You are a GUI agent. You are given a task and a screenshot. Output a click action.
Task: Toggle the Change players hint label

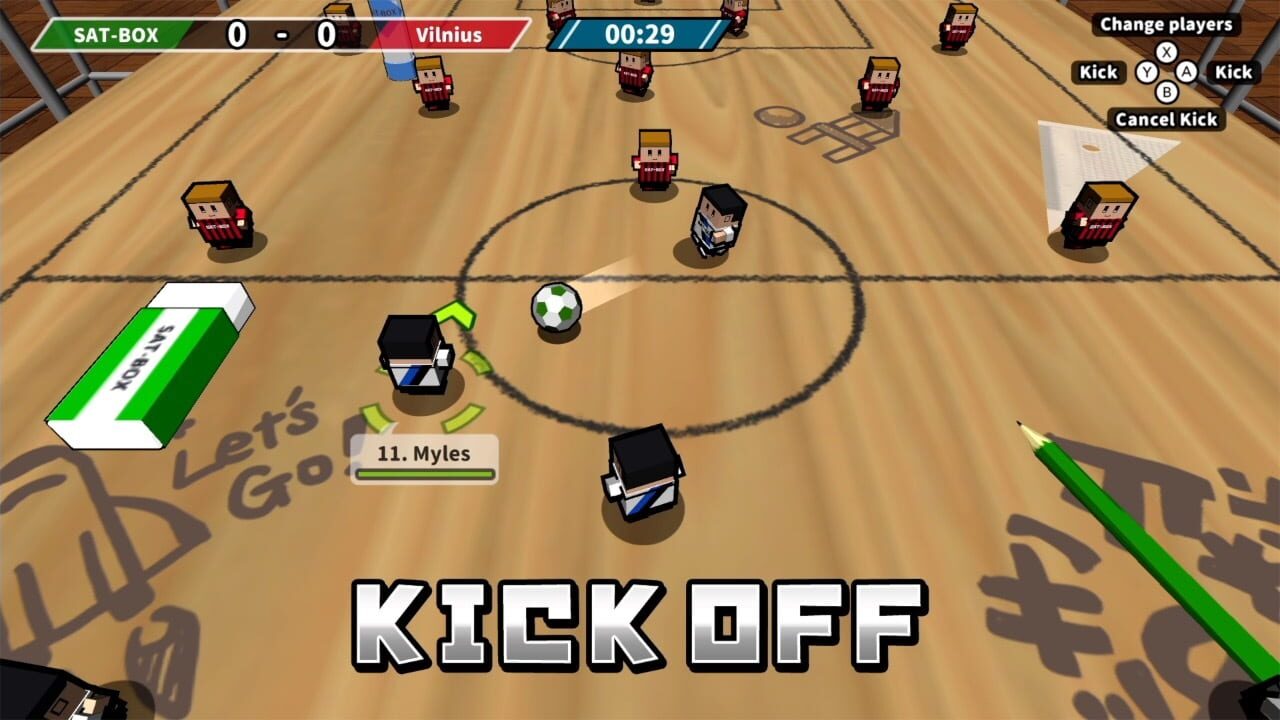point(1166,25)
